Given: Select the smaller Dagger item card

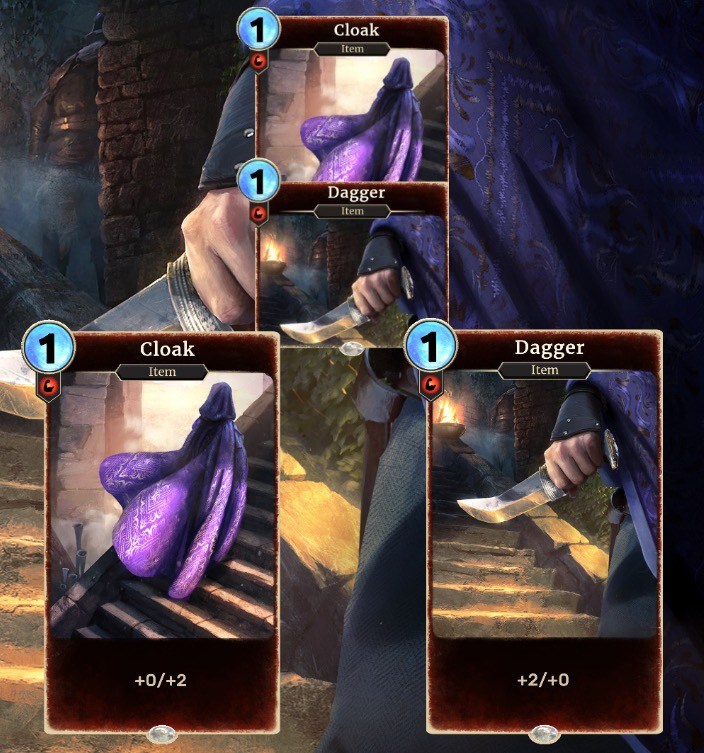Looking at the screenshot, I should point(351,265).
